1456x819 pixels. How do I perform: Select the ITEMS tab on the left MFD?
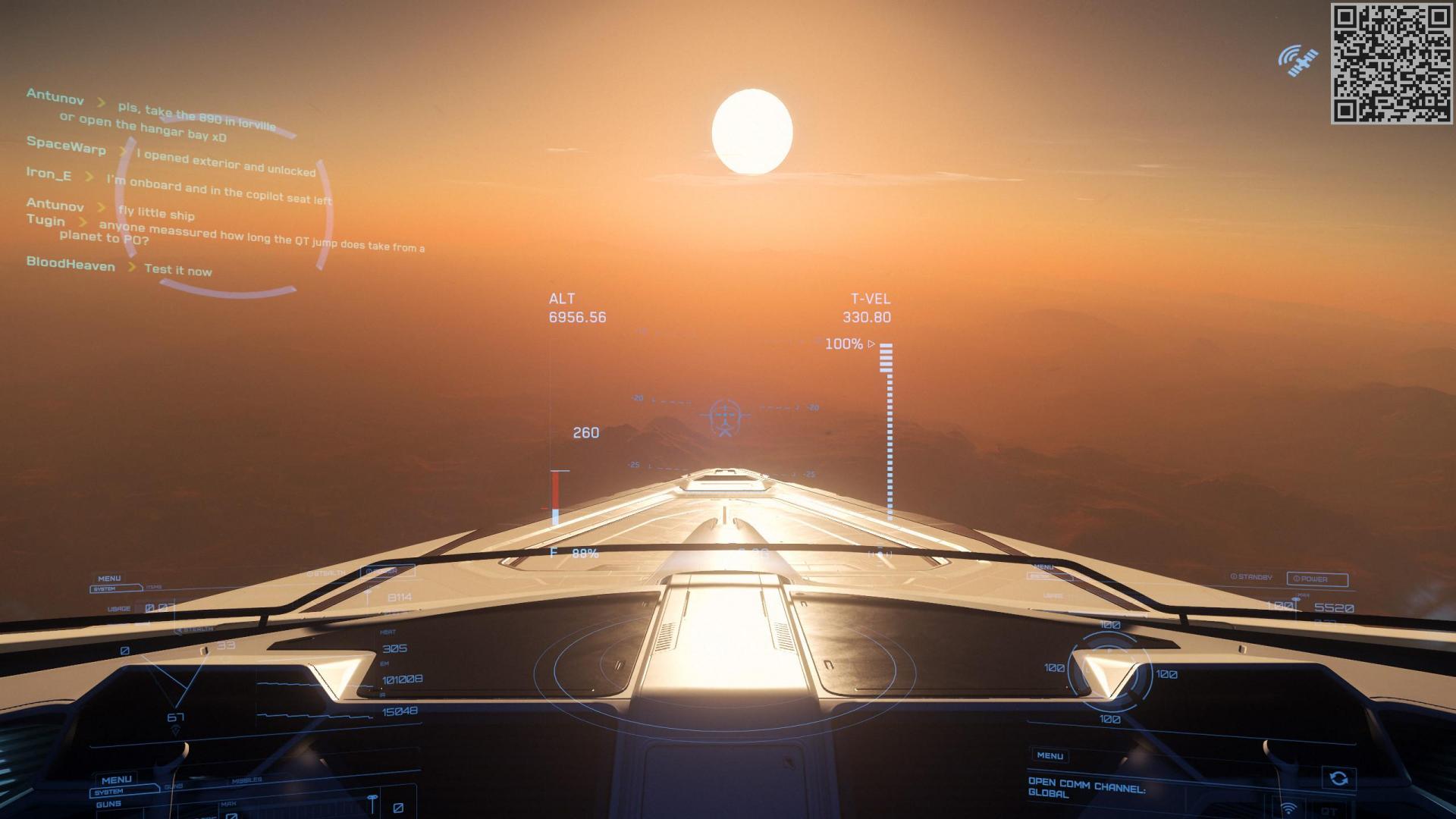[x=153, y=585]
